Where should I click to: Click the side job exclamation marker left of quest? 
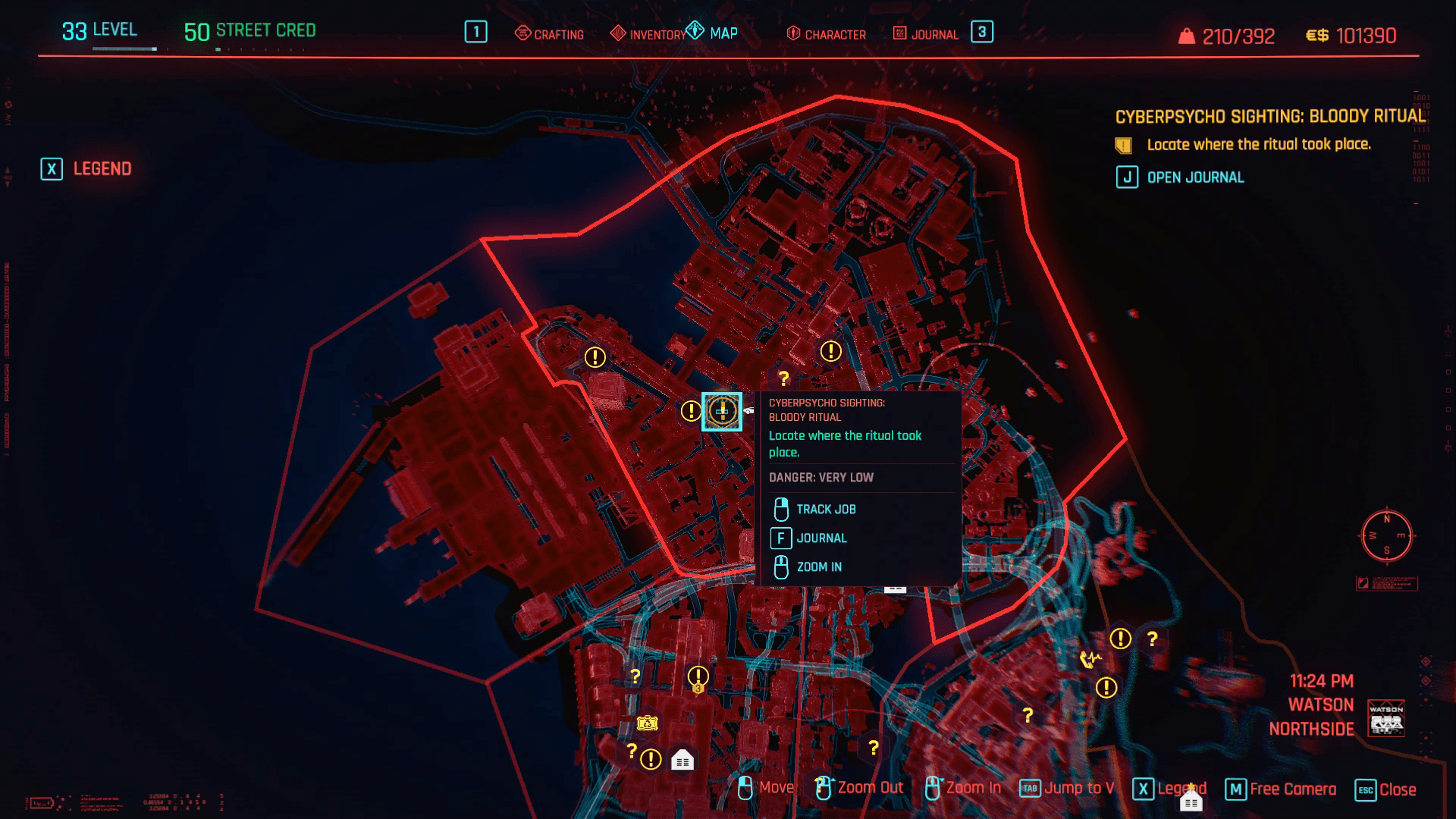(x=690, y=412)
